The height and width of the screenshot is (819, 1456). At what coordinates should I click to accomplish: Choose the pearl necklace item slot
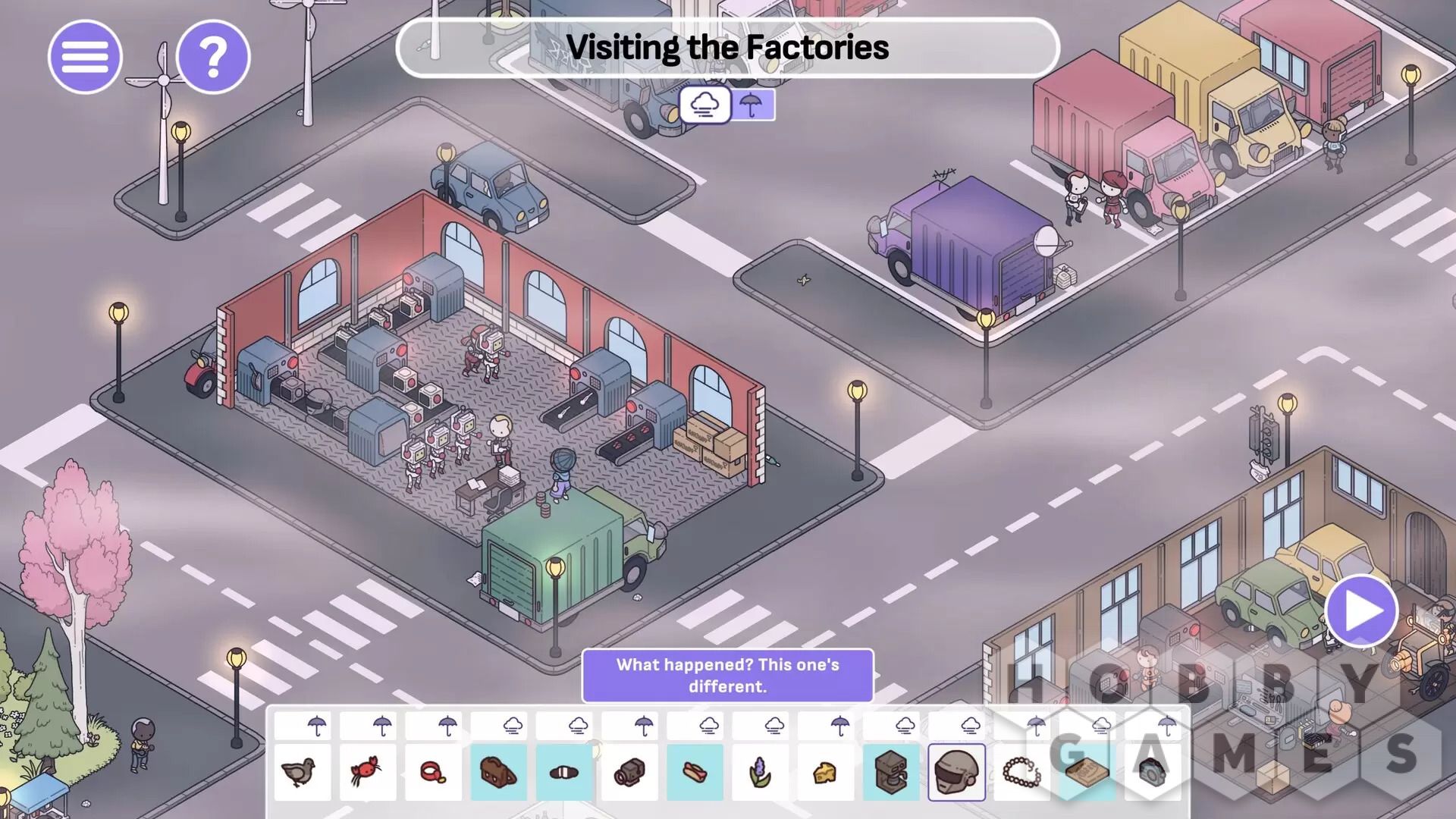(x=1022, y=772)
